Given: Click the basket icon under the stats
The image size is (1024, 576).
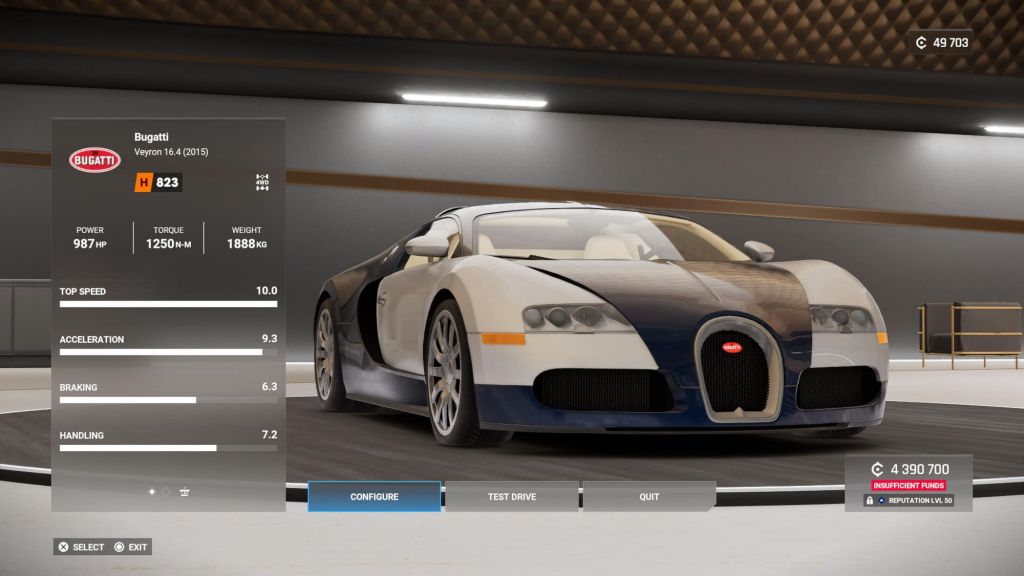Looking at the screenshot, I should (x=185, y=491).
